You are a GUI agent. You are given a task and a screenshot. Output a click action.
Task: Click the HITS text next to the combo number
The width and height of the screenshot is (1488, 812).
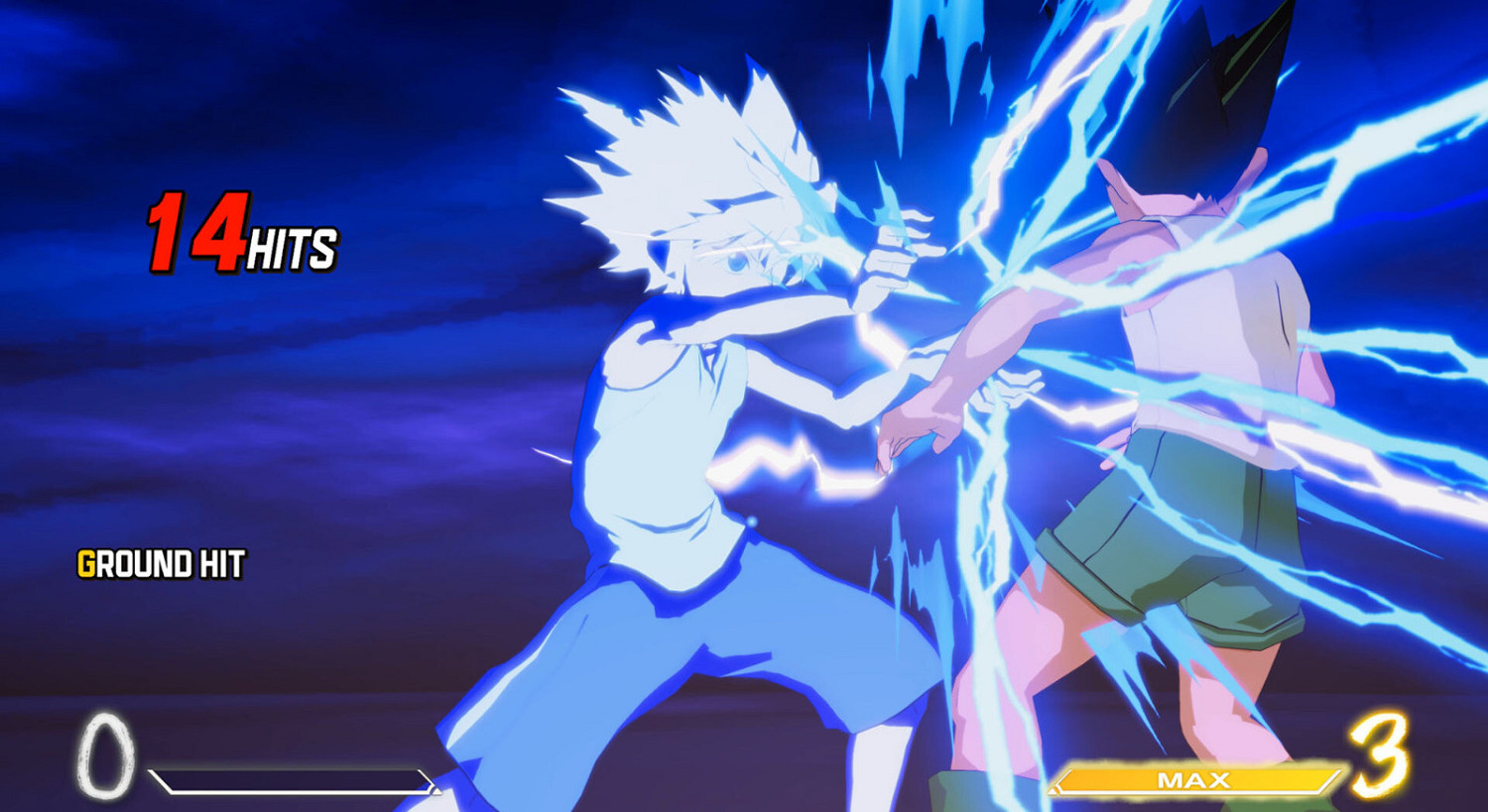point(295,250)
